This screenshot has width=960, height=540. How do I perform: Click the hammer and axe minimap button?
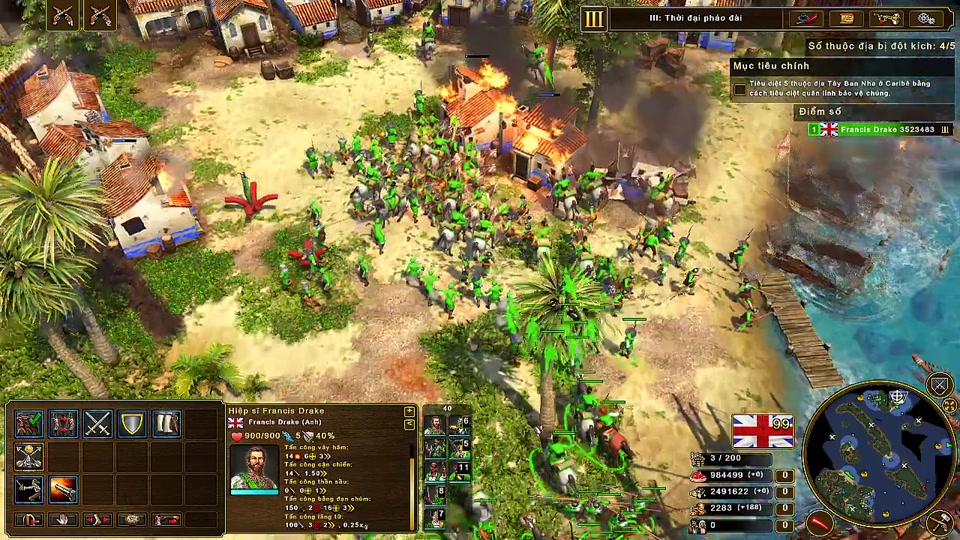coord(938,521)
